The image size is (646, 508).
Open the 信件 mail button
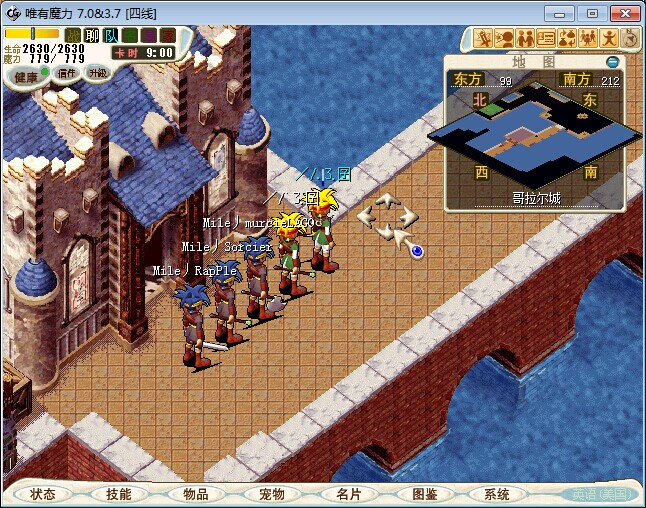pos(67,73)
